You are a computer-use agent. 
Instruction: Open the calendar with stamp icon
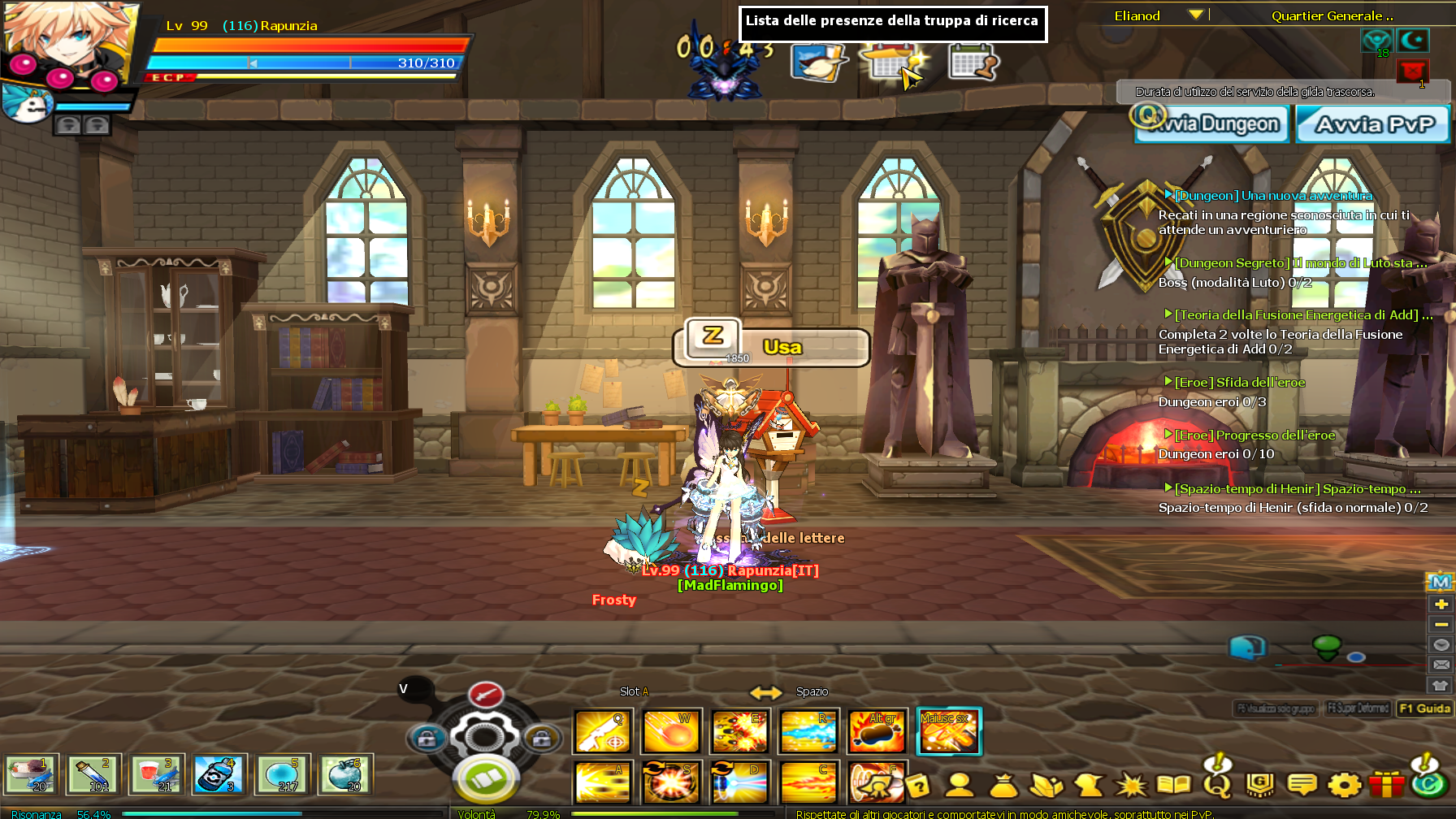(x=972, y=62)
